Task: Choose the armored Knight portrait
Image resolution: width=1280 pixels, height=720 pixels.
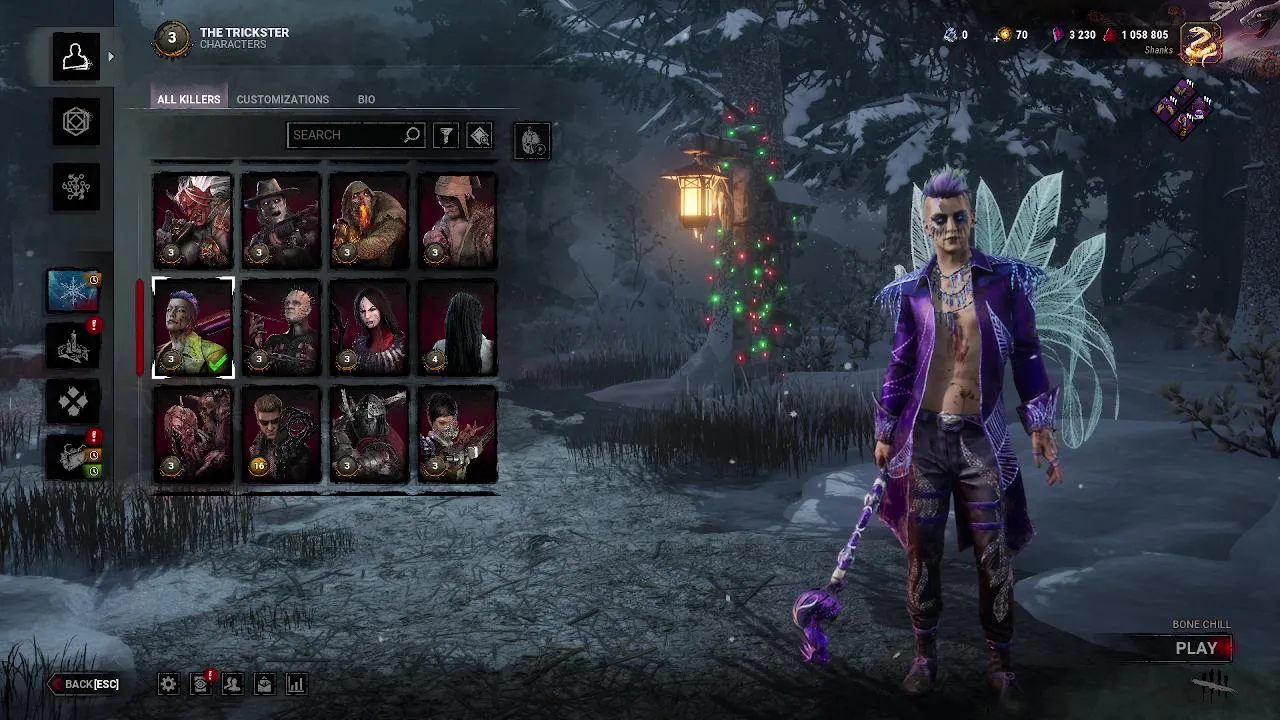Action: (x=369, y=435)
